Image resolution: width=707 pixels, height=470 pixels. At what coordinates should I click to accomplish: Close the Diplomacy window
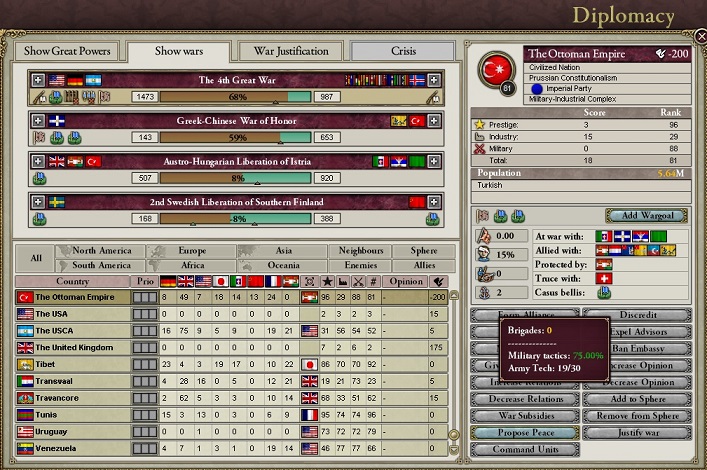pos(699,36)
